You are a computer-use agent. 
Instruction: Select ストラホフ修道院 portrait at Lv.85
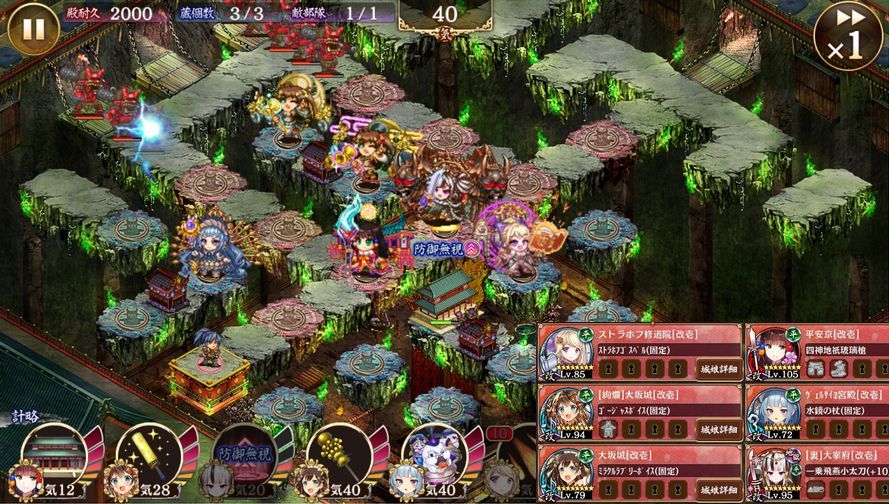567,352
